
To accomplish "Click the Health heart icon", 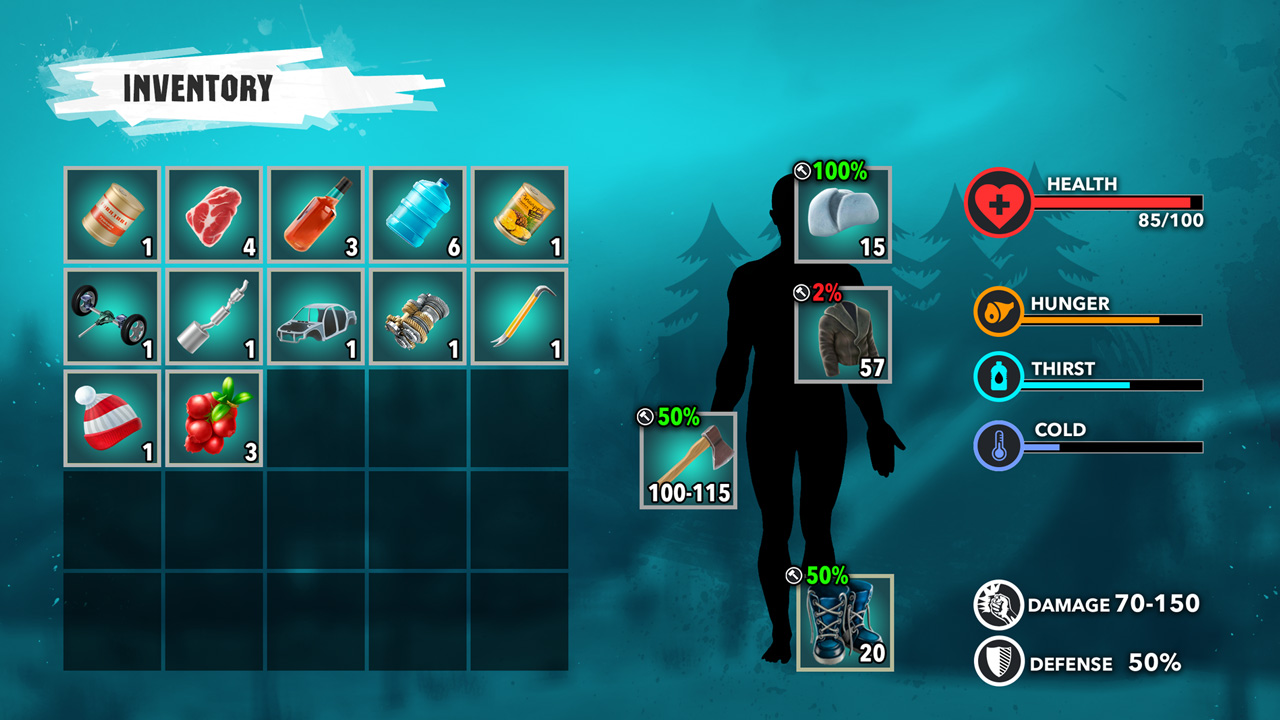I will coord(999,201).
